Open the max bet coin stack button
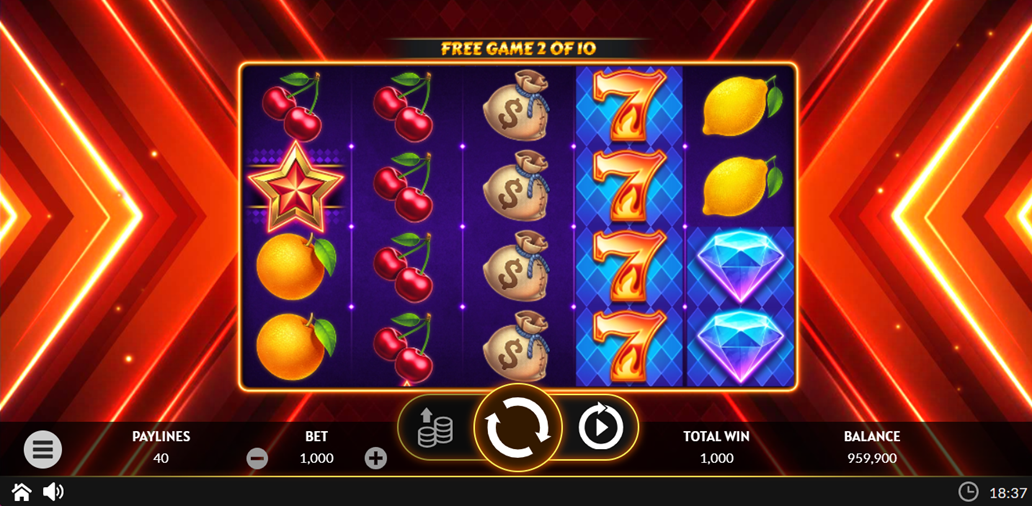This screenshot has width=1032, height=506. pyautogui.click(x=435, y=428)
